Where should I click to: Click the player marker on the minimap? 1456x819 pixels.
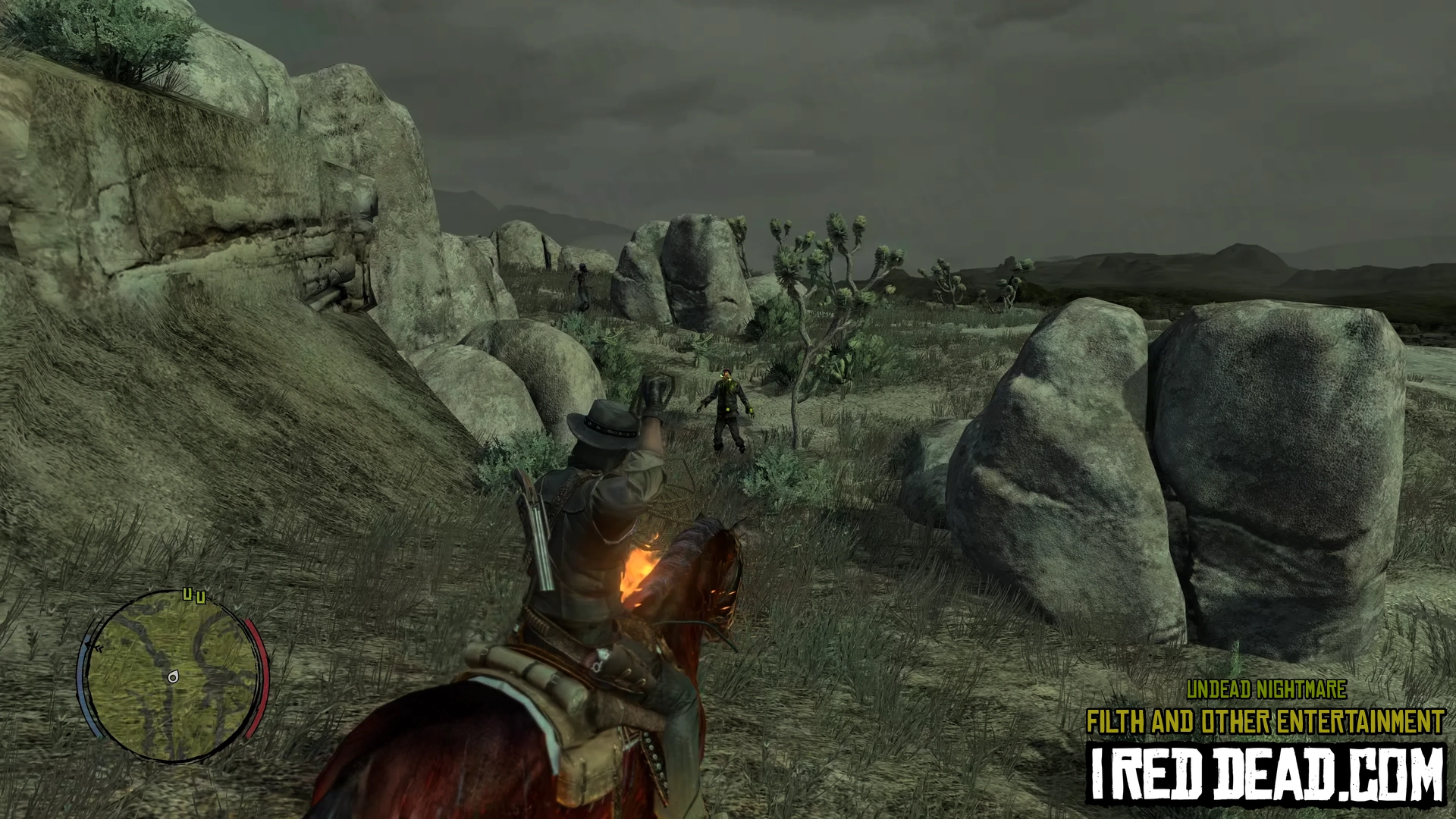(x=173, y=677)
